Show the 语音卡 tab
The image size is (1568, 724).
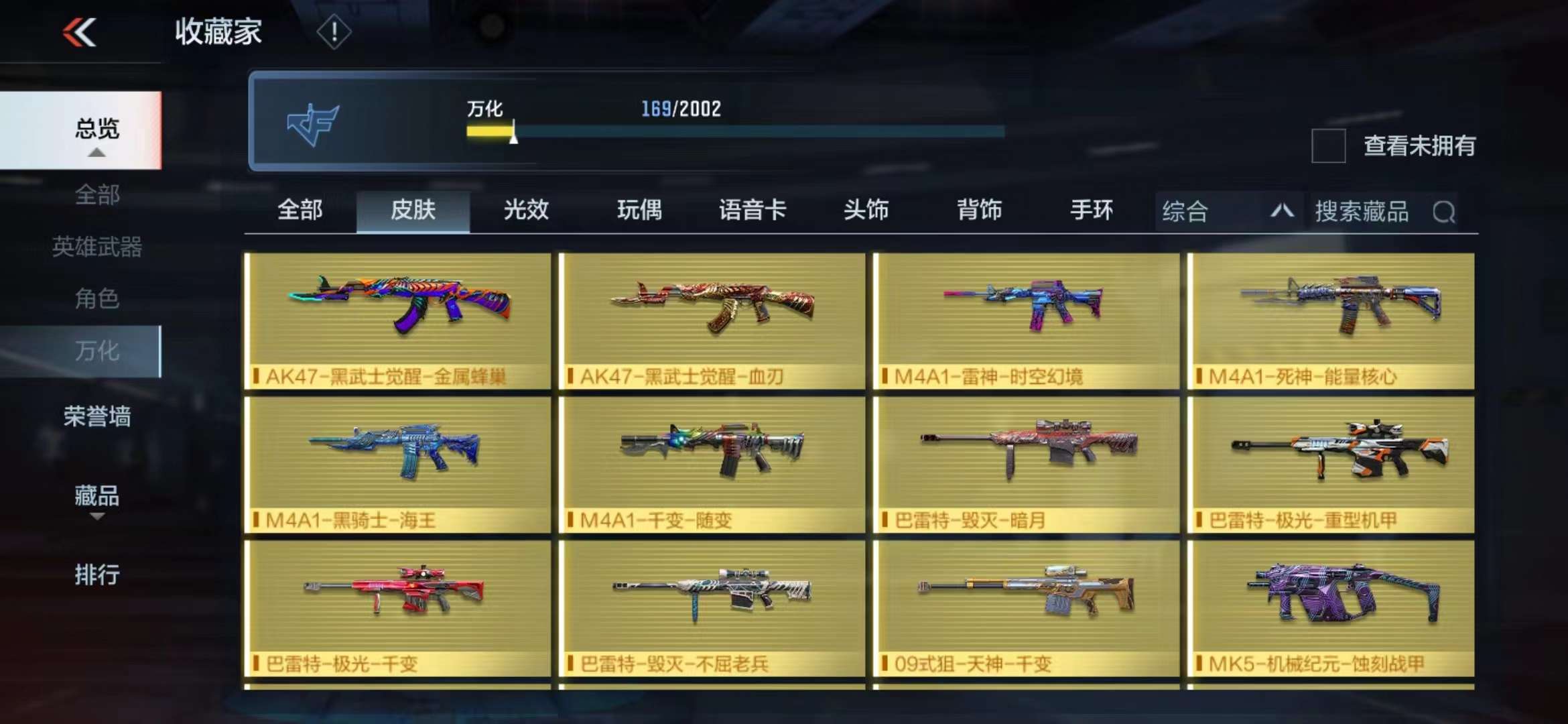[x=752, y=210]
